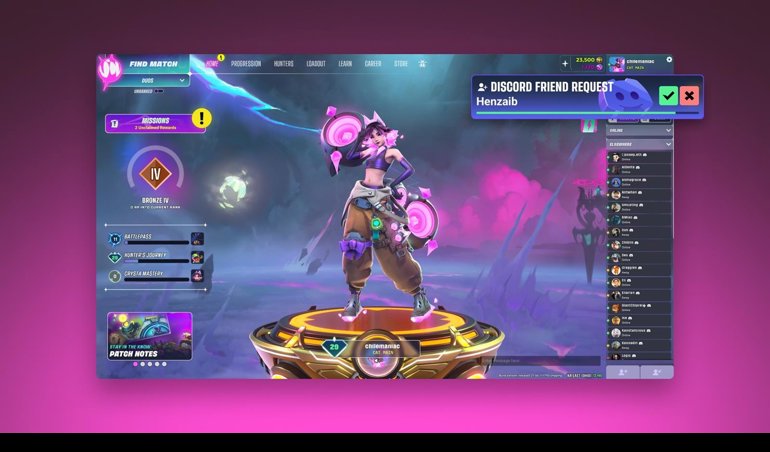Open the Duos game mode dropdown
The height and width of the screenshot is (452, 770).
pyautogui.click(x=148, y=79)
